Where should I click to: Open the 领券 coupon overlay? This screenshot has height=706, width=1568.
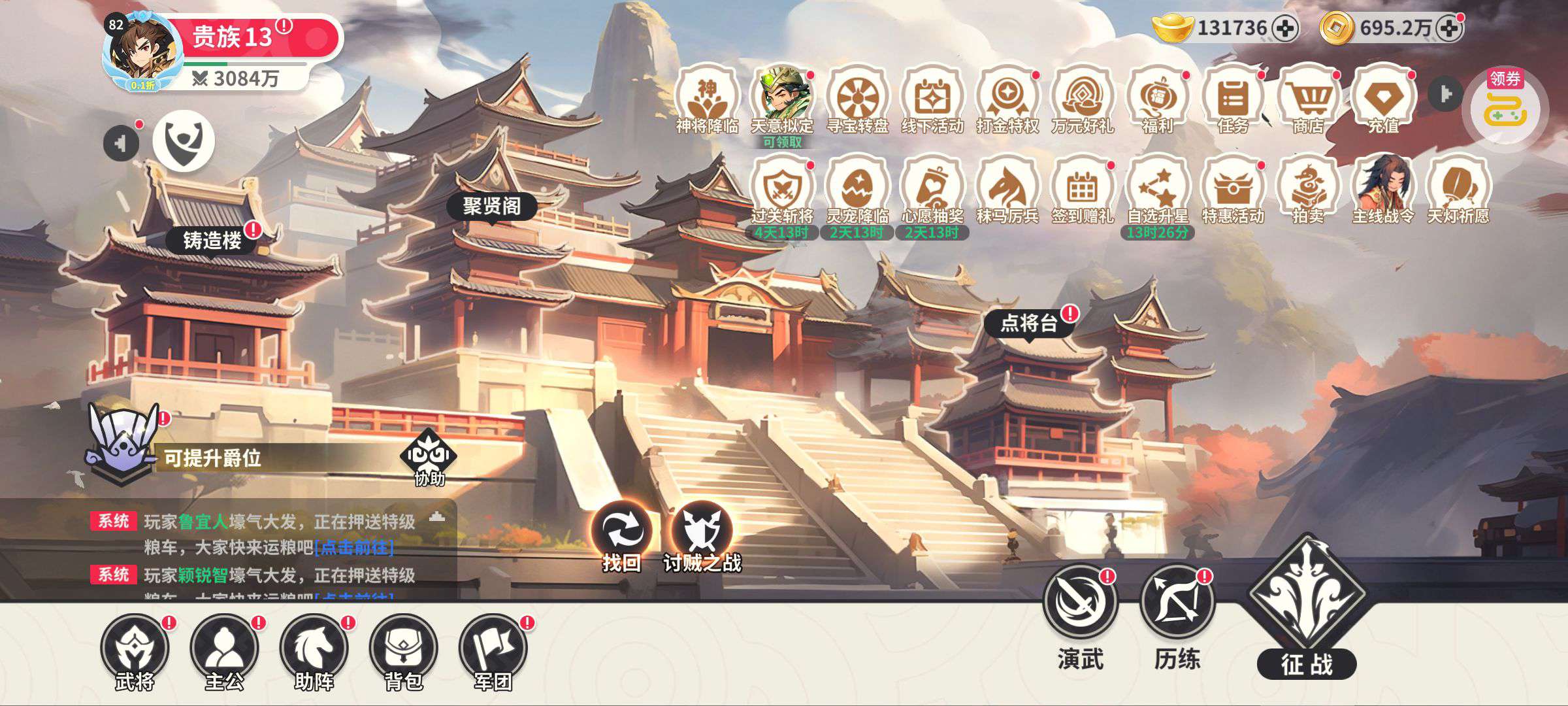coord(1505,105)
